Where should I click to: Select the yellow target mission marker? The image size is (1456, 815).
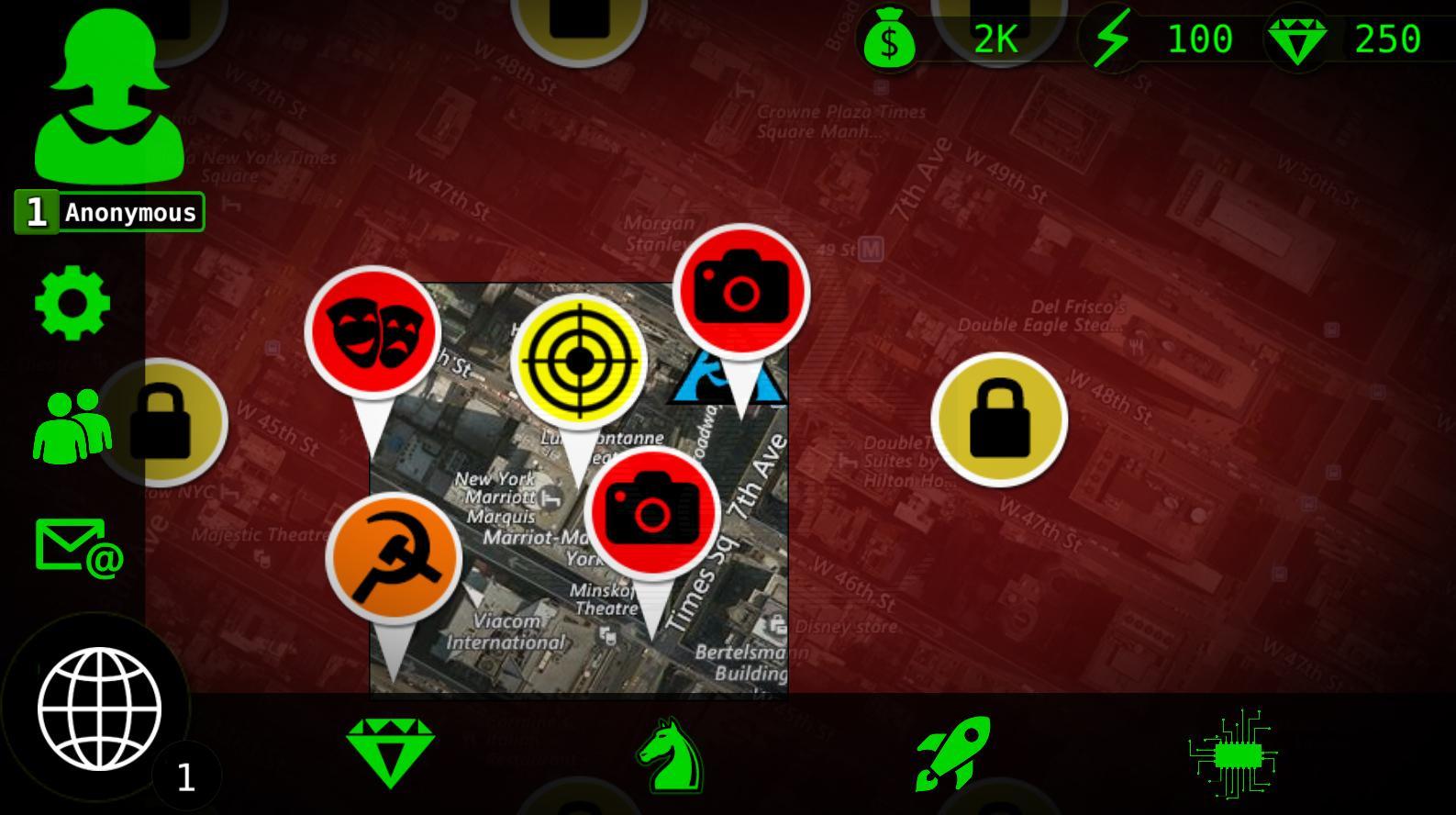pyautogui.click(x=581, y=361)
